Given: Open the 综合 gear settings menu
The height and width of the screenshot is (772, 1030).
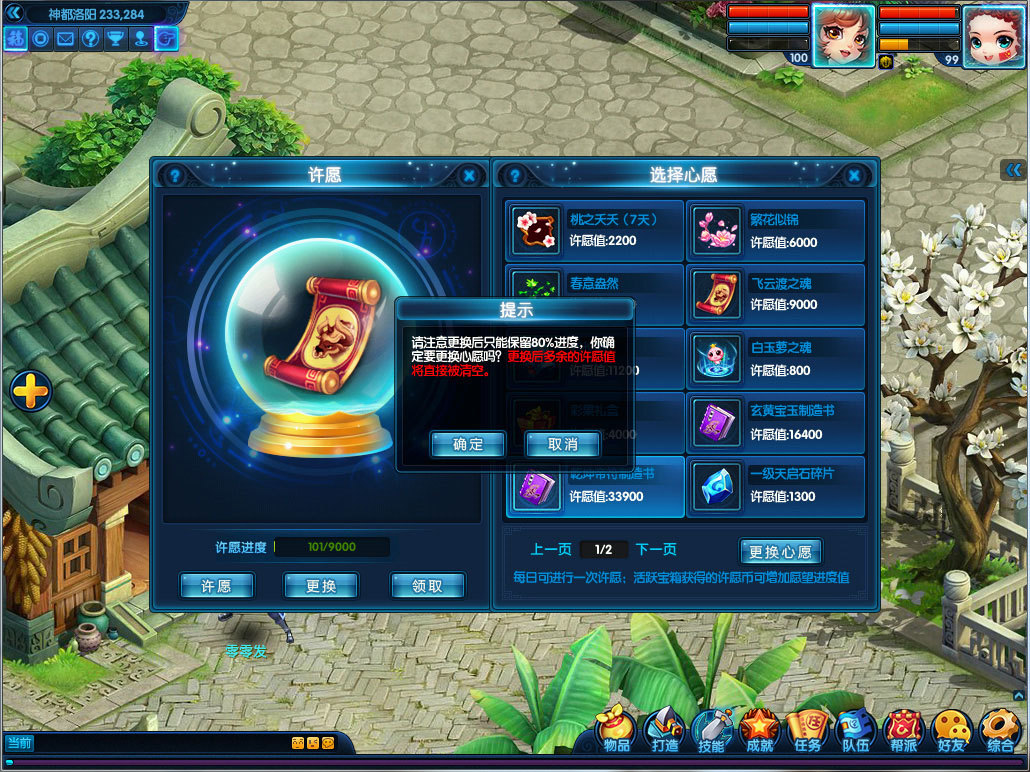Looking at the screenshot, I should pyautogui.click(x=999, y=732).
